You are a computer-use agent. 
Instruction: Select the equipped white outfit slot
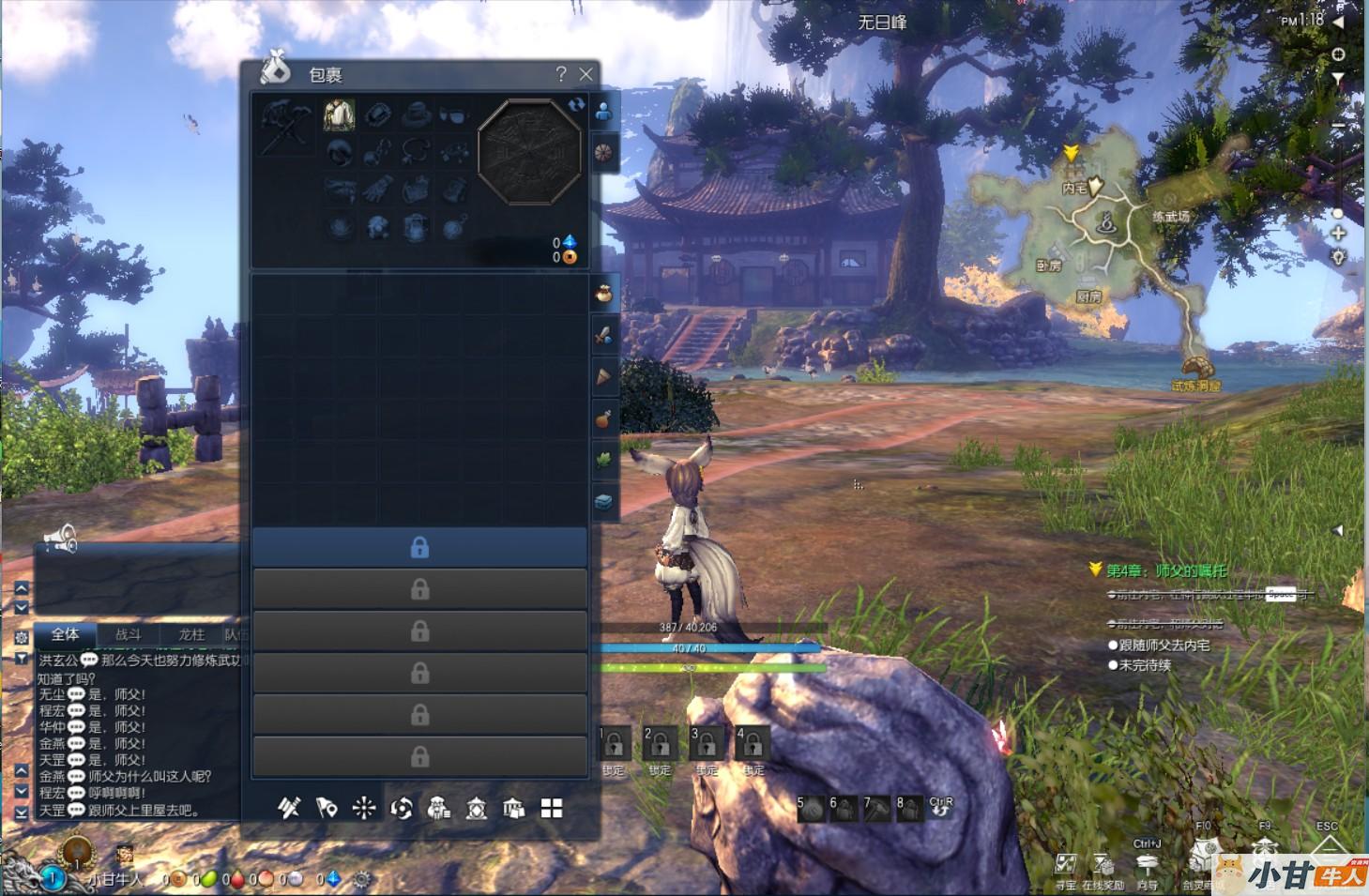pos(339,114)
